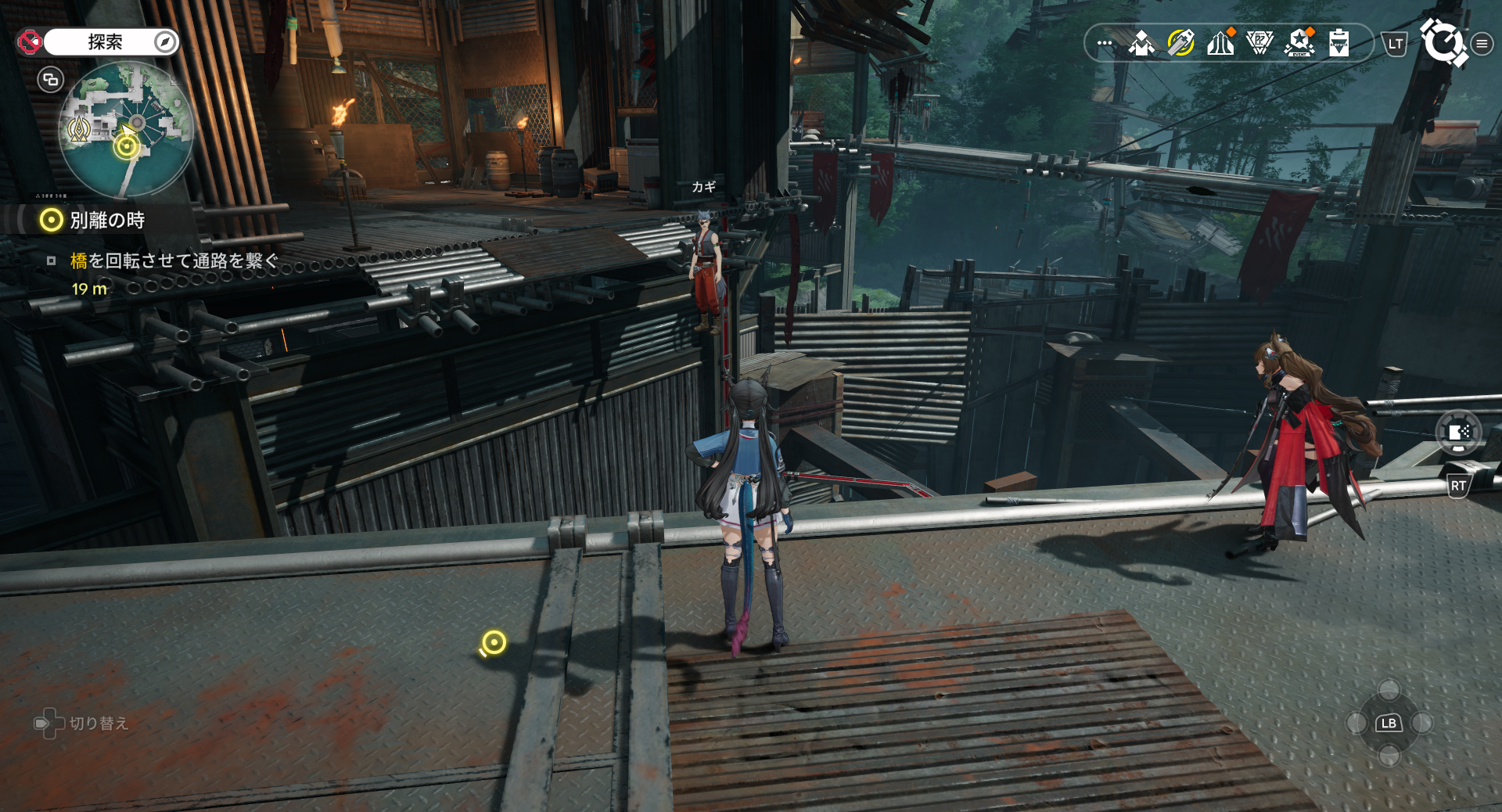Click the compass icon beside 探索
The height and width of the screenshot is (812, 1502).
click(164, 42)
